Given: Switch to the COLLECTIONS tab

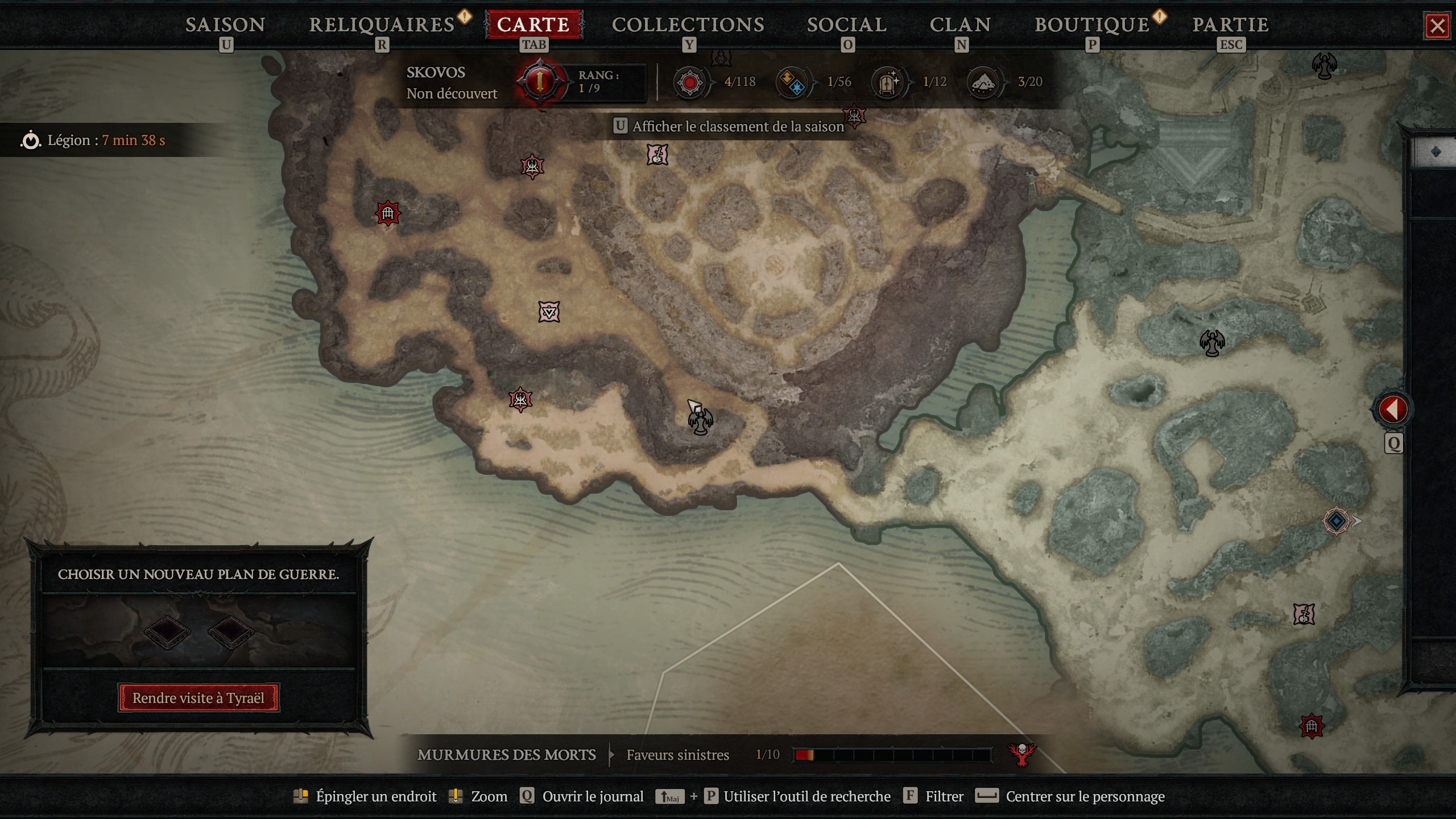Looking at the screenshot, I should [x=688, y=24].
